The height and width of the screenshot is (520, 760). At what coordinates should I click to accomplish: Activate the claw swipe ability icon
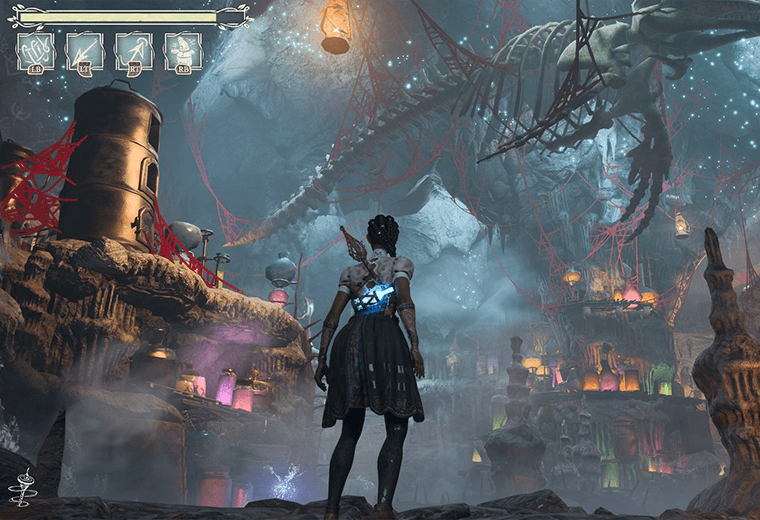pyautogui.click(x=36, y=51)
